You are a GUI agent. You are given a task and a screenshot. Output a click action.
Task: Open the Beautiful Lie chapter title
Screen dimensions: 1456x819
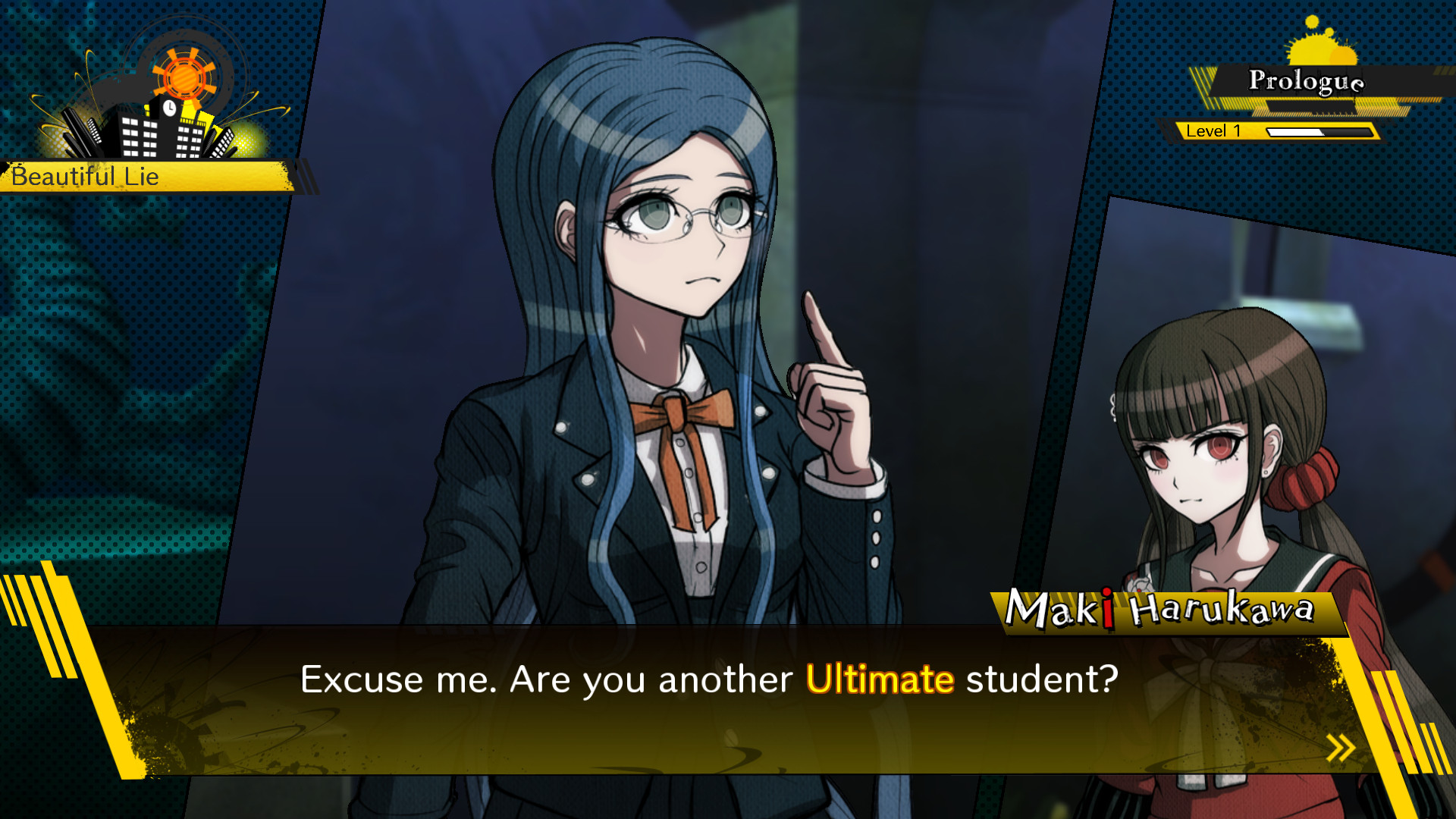[x=83, y=178]
